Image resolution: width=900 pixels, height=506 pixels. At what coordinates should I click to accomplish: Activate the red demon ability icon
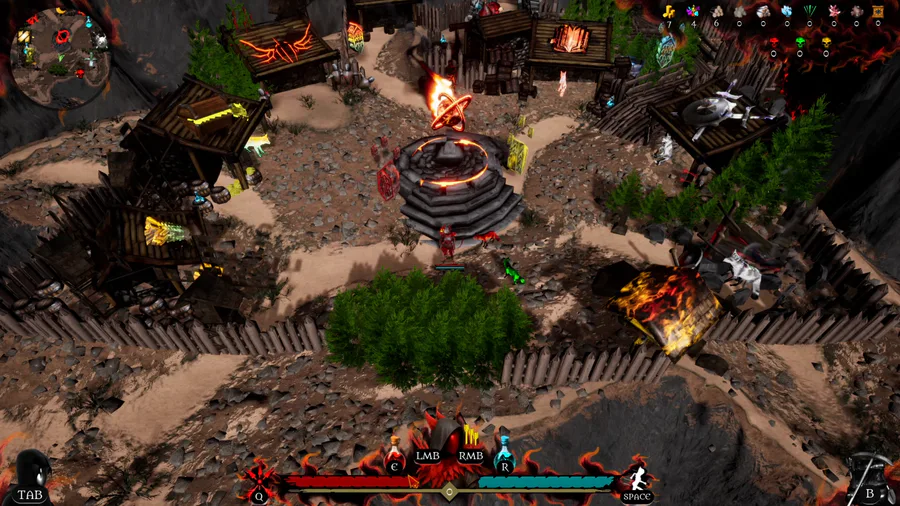pyautogui.click(x=258, y=478)
